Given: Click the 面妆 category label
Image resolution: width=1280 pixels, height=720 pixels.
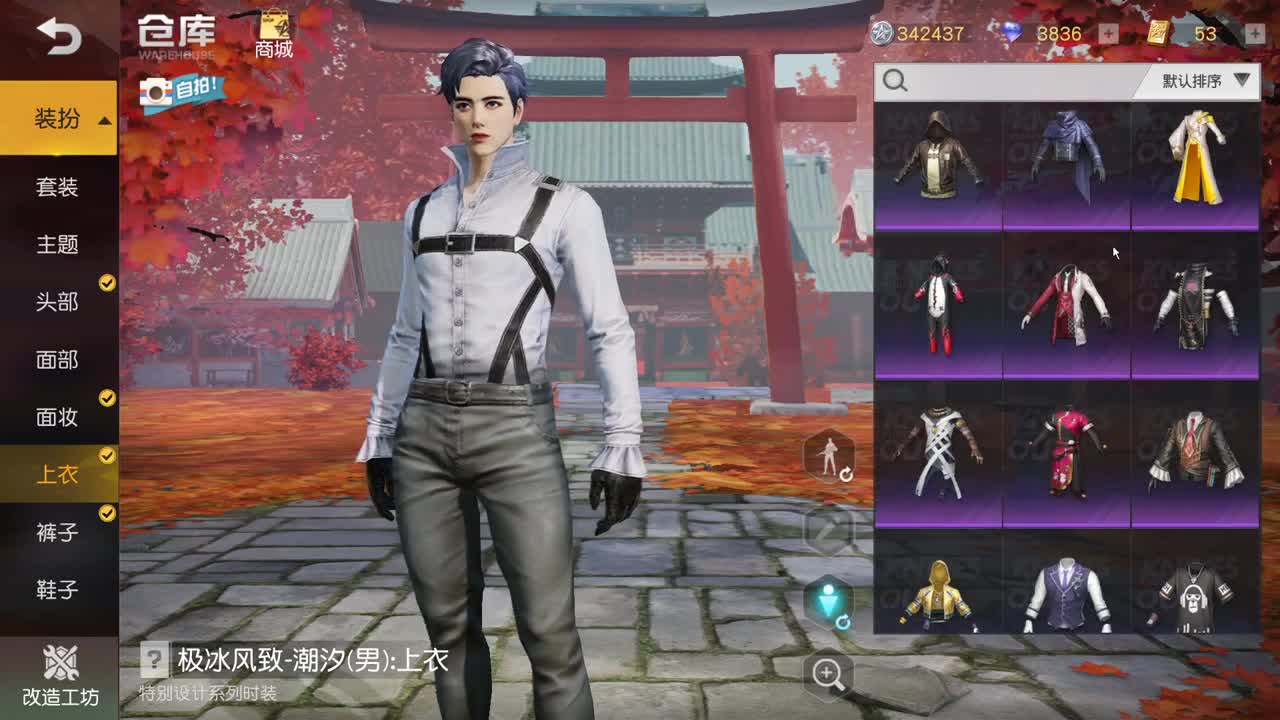Looking at the screenshot, I should tap(59, 418).
